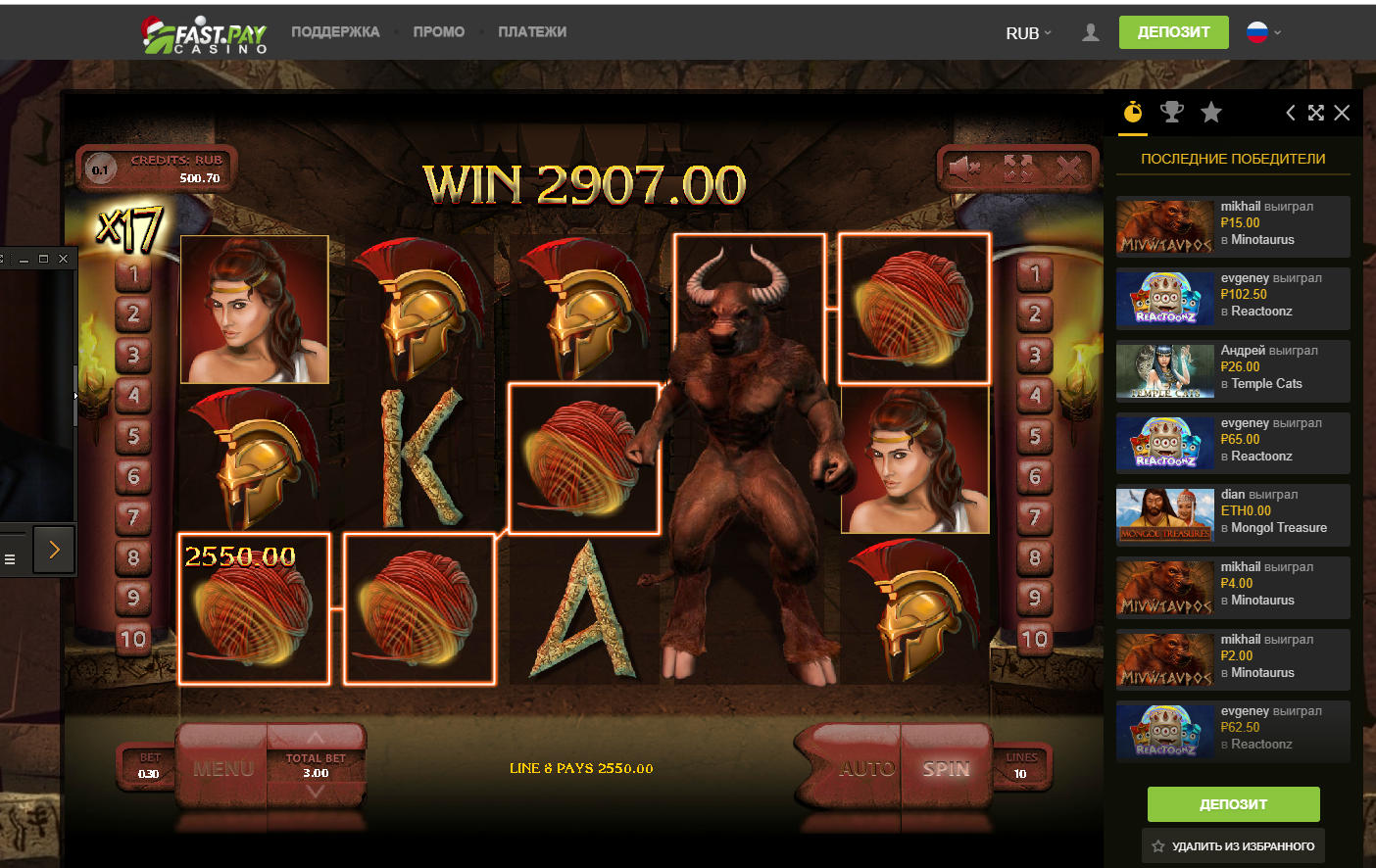Open the slot MENU button
Image resolution: width=1376 pixels, height=868 pixels.
click(223, 769)
